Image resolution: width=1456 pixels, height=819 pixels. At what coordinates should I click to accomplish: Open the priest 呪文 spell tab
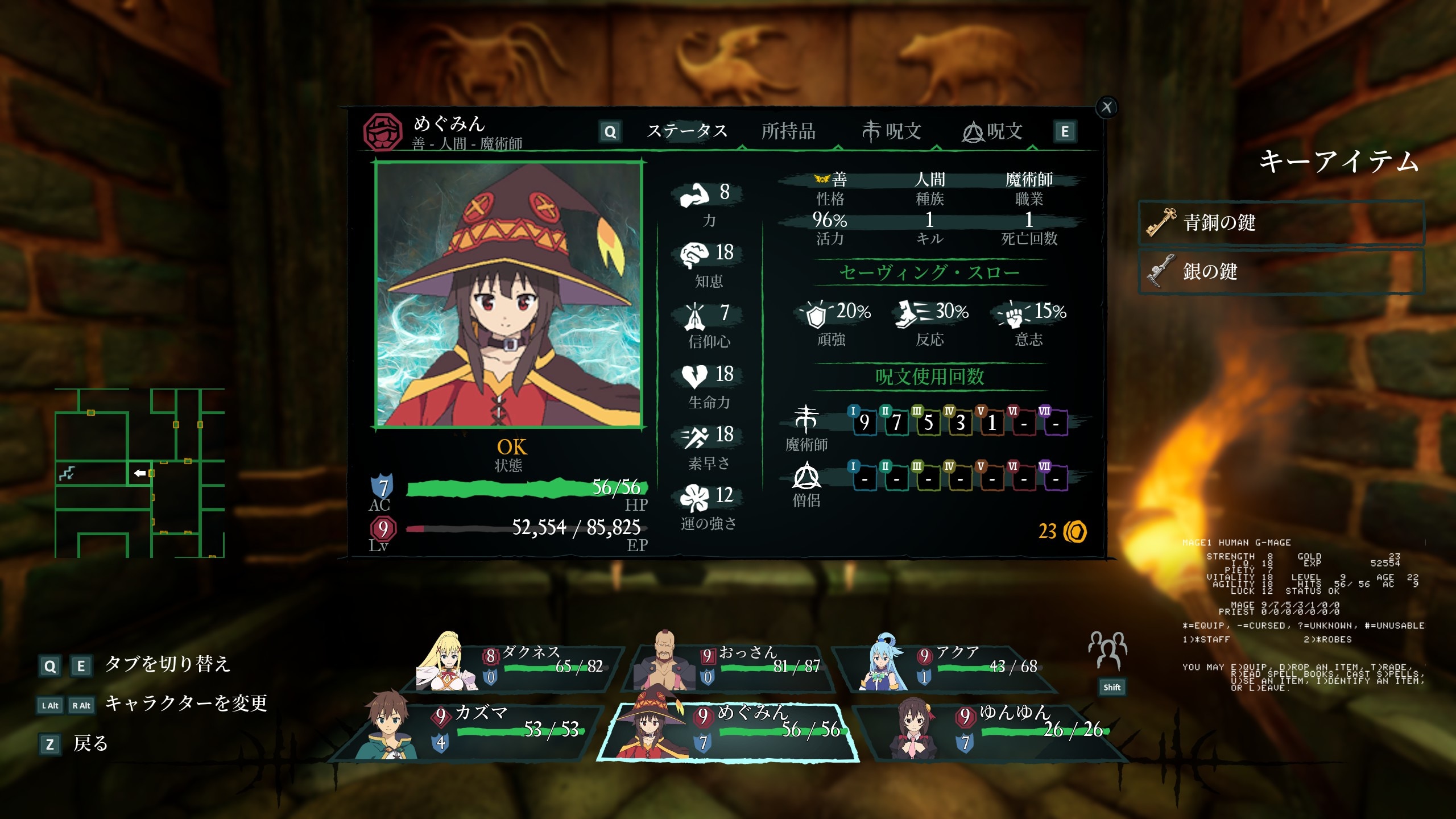pyautogui.click(x=992, y=131)
